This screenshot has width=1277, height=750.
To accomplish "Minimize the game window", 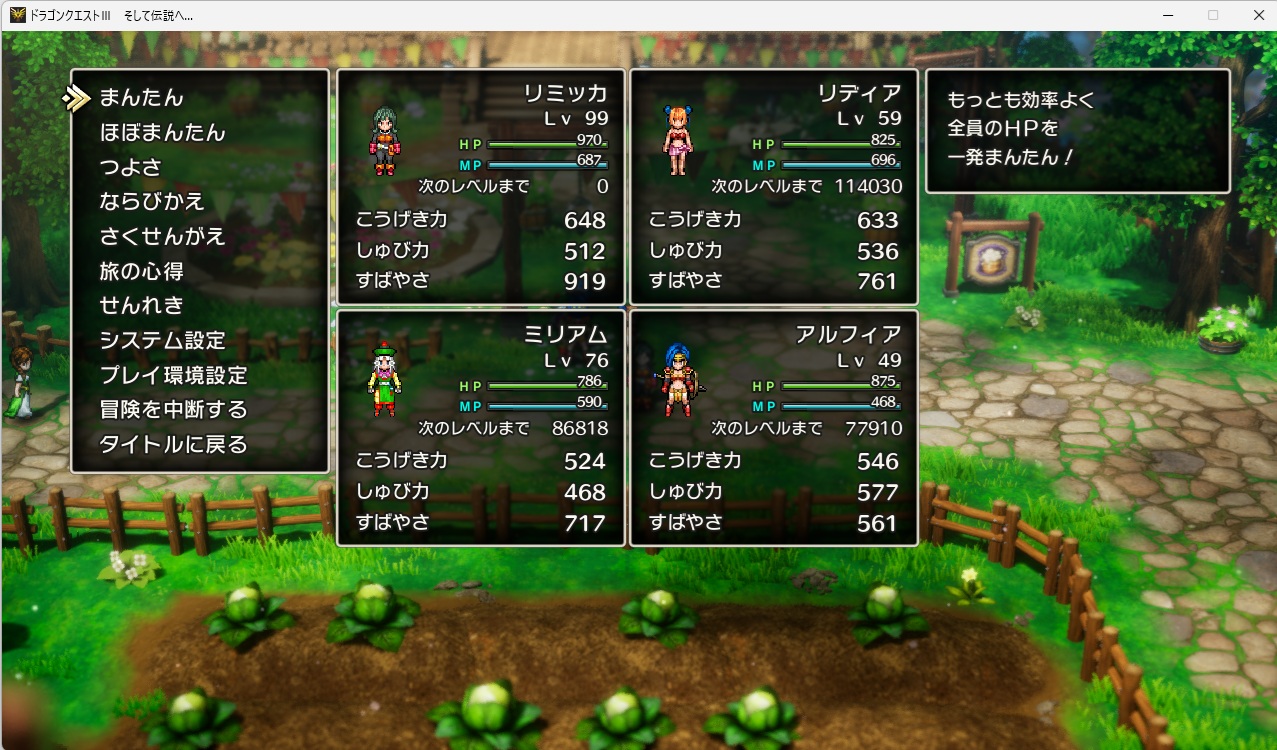I will tap(1167, 15).
